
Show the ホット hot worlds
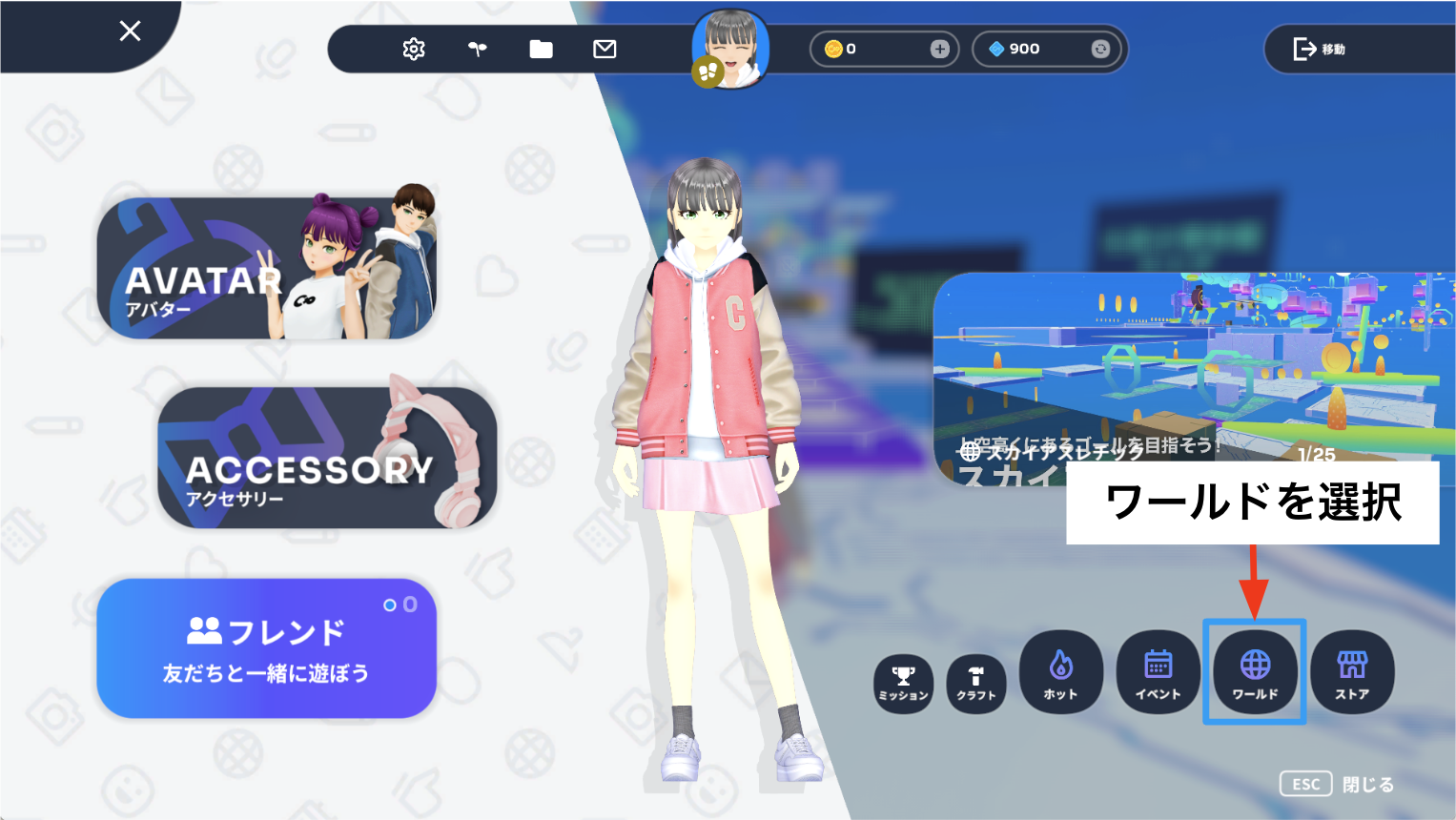[x=1060, y=672]
